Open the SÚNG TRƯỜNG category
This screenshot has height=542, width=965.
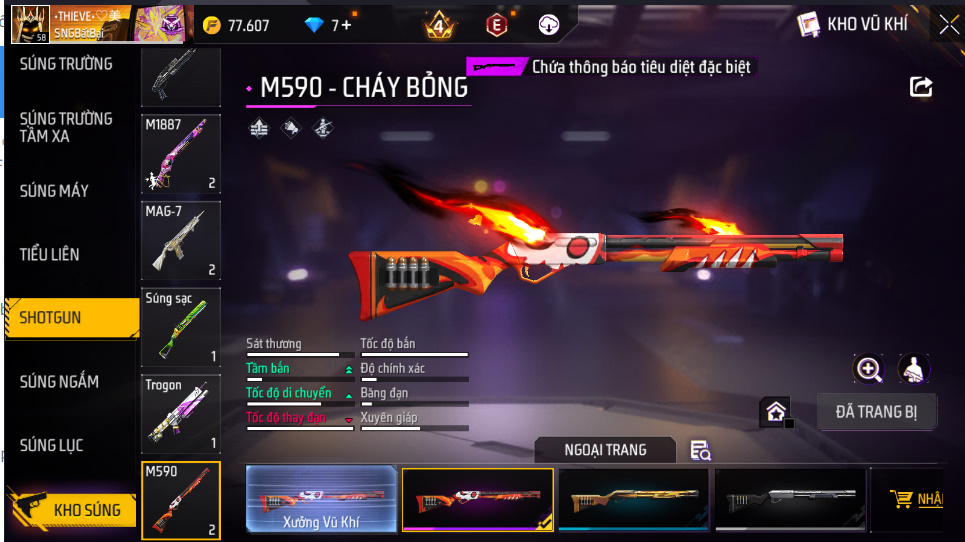point(66,64)
